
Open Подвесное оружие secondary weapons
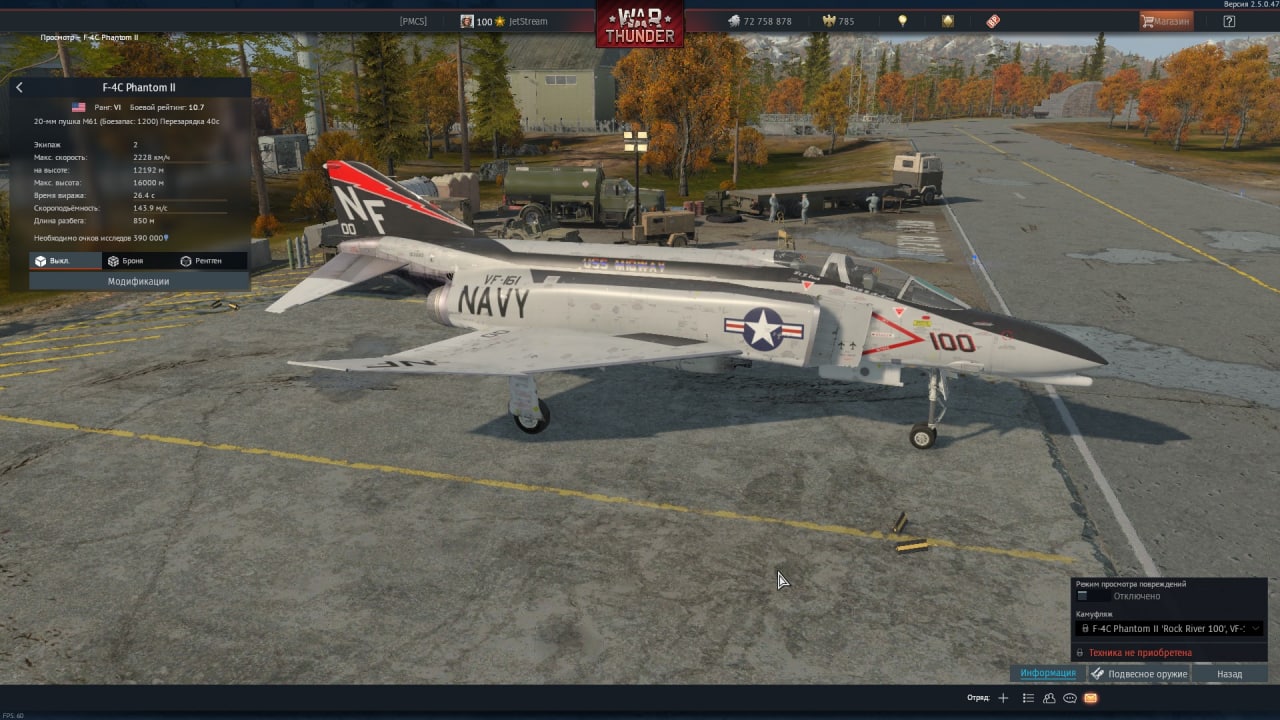click(1139, 674)
